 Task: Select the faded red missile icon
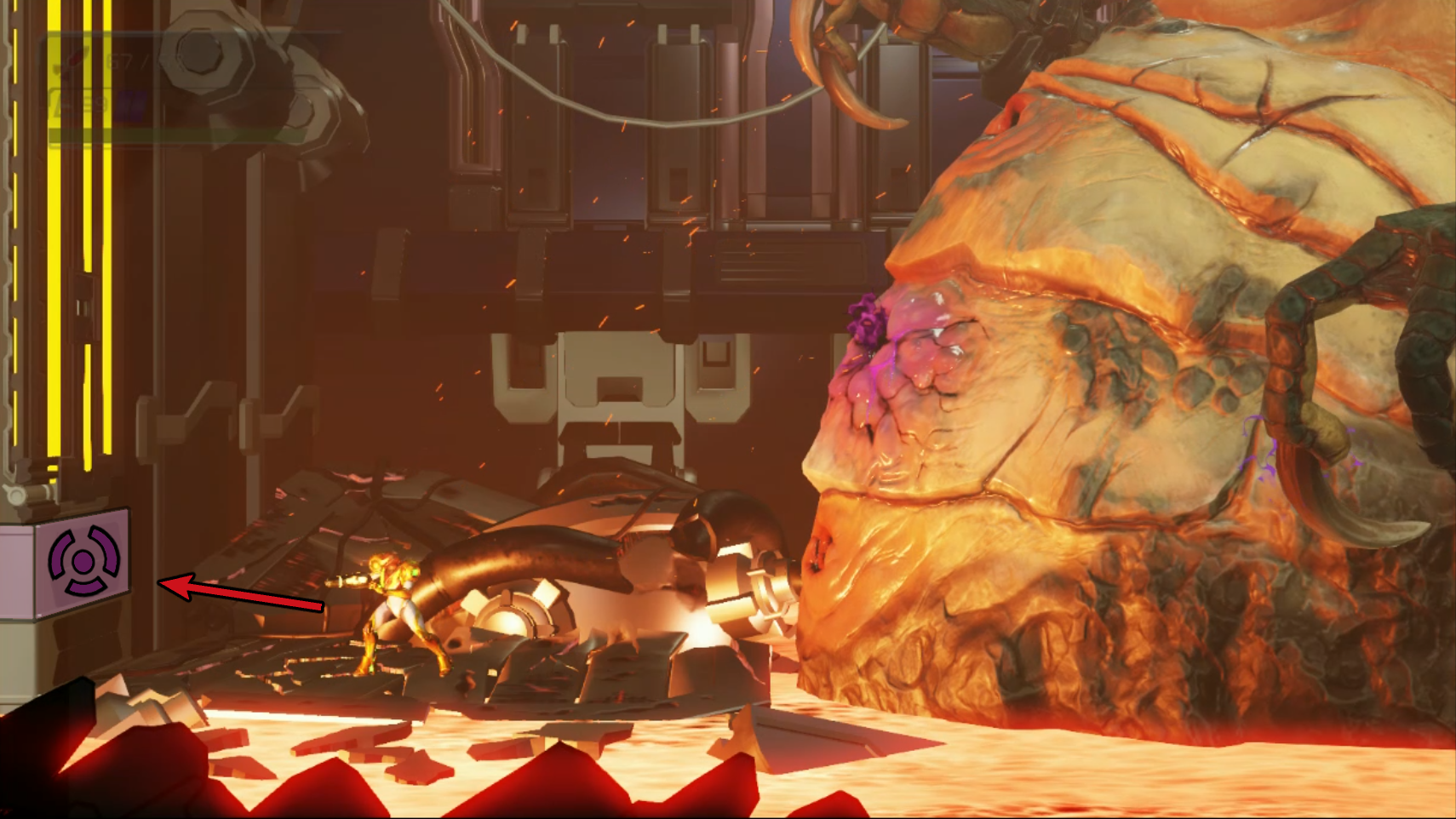tap(73, 60)
